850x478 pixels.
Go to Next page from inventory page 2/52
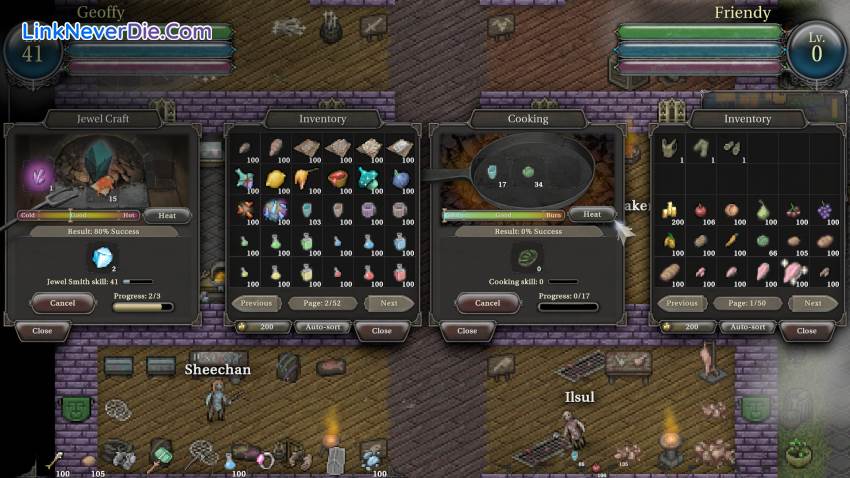pyautogui.click(x=389, y=302)
